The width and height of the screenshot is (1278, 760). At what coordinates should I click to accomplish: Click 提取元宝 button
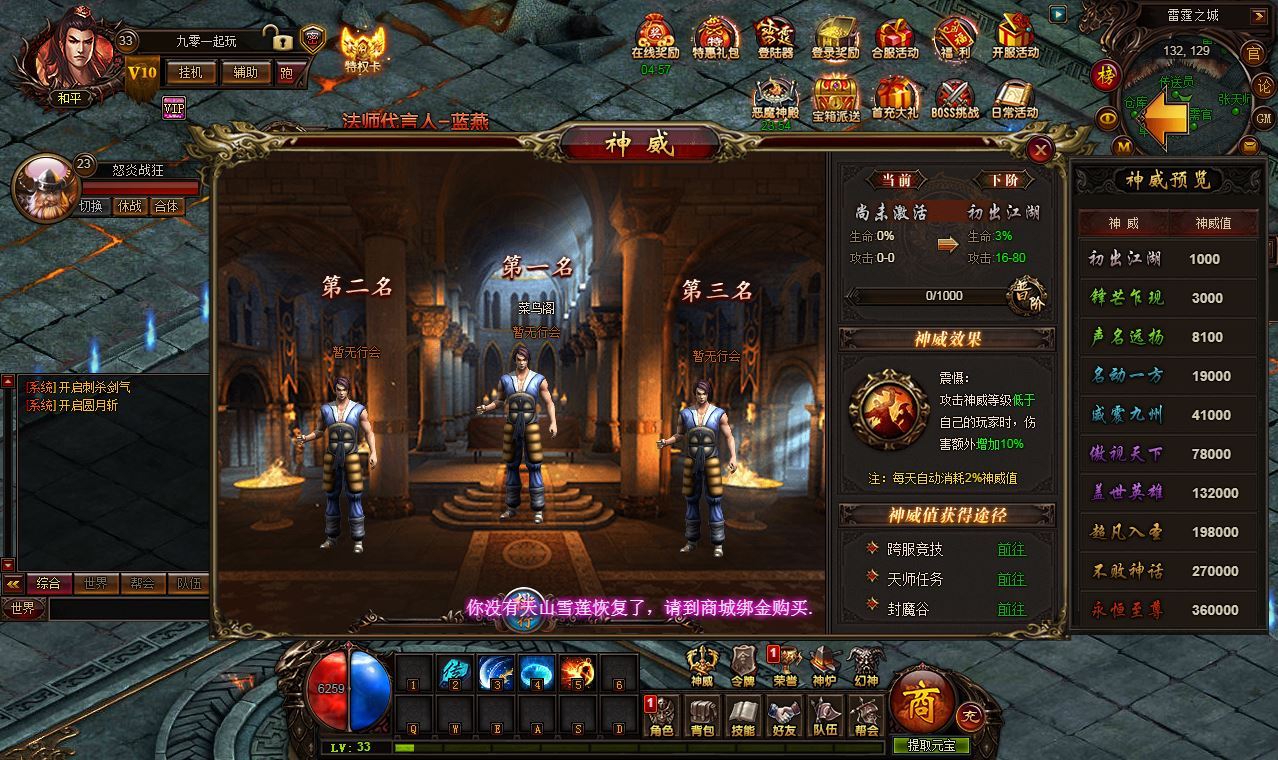[931, 745]
